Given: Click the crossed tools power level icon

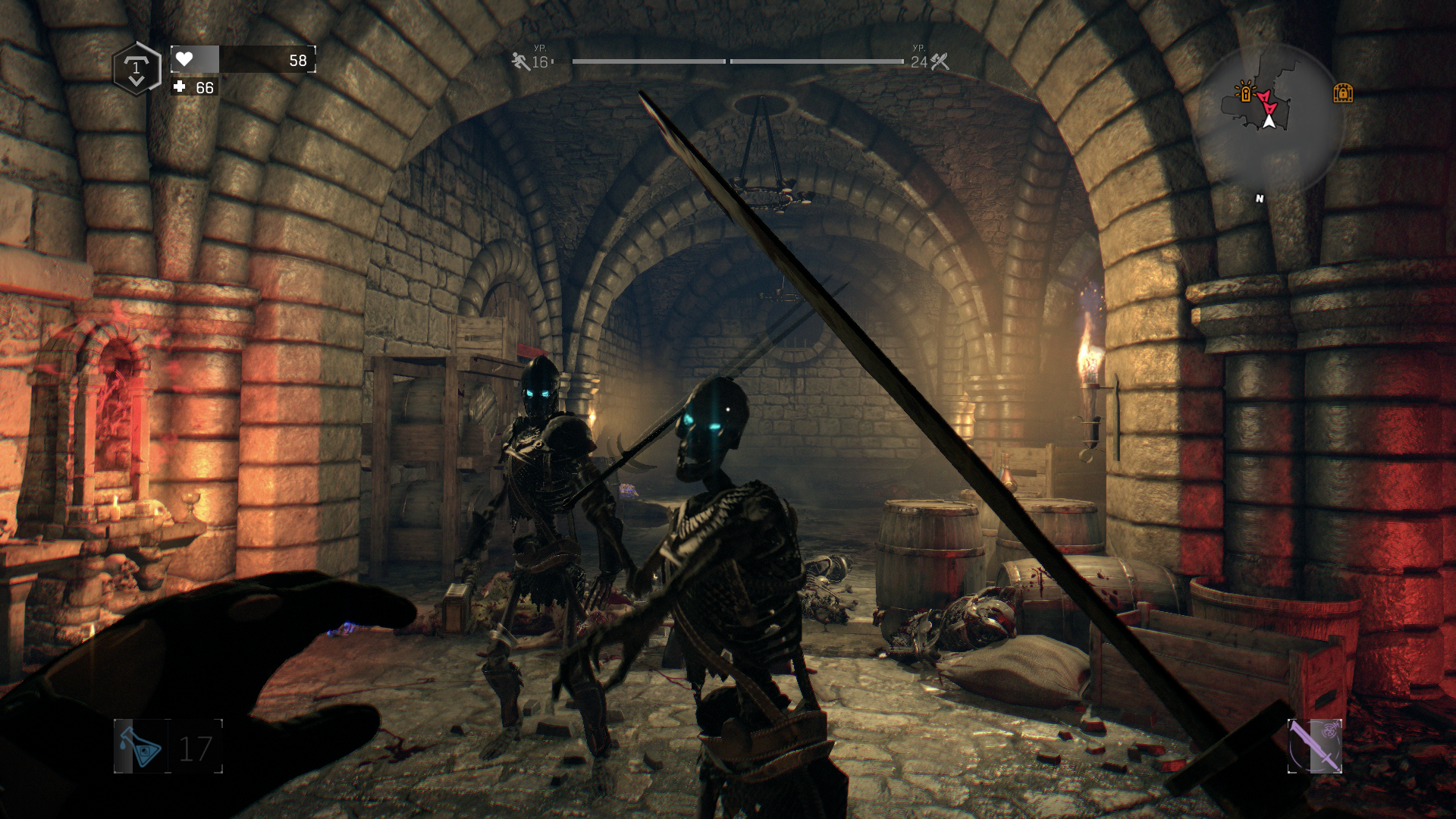Looking at the screenshot, I should tap(940, 61).
